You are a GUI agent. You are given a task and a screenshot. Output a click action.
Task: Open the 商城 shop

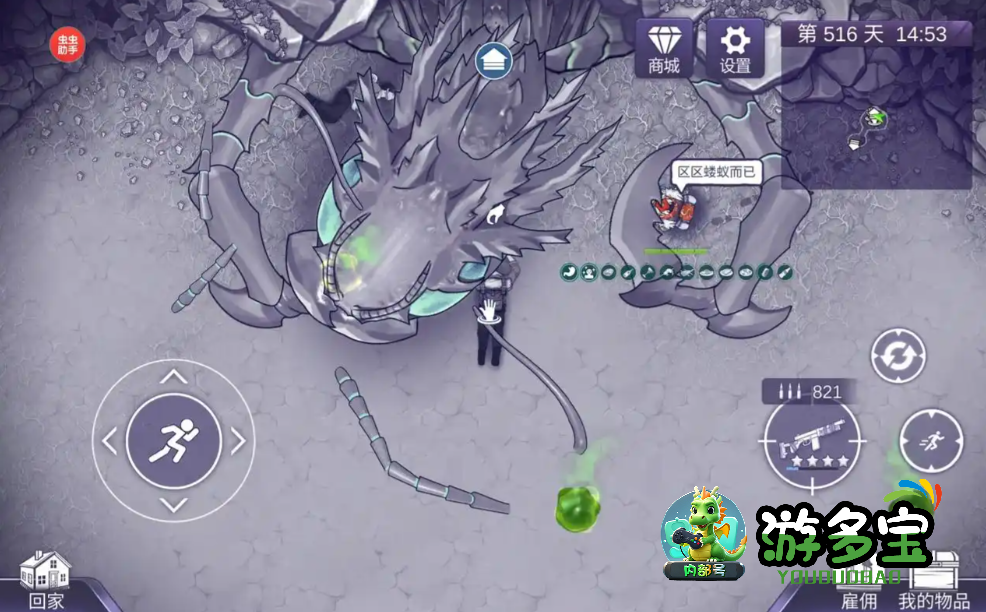click(664, 48)
